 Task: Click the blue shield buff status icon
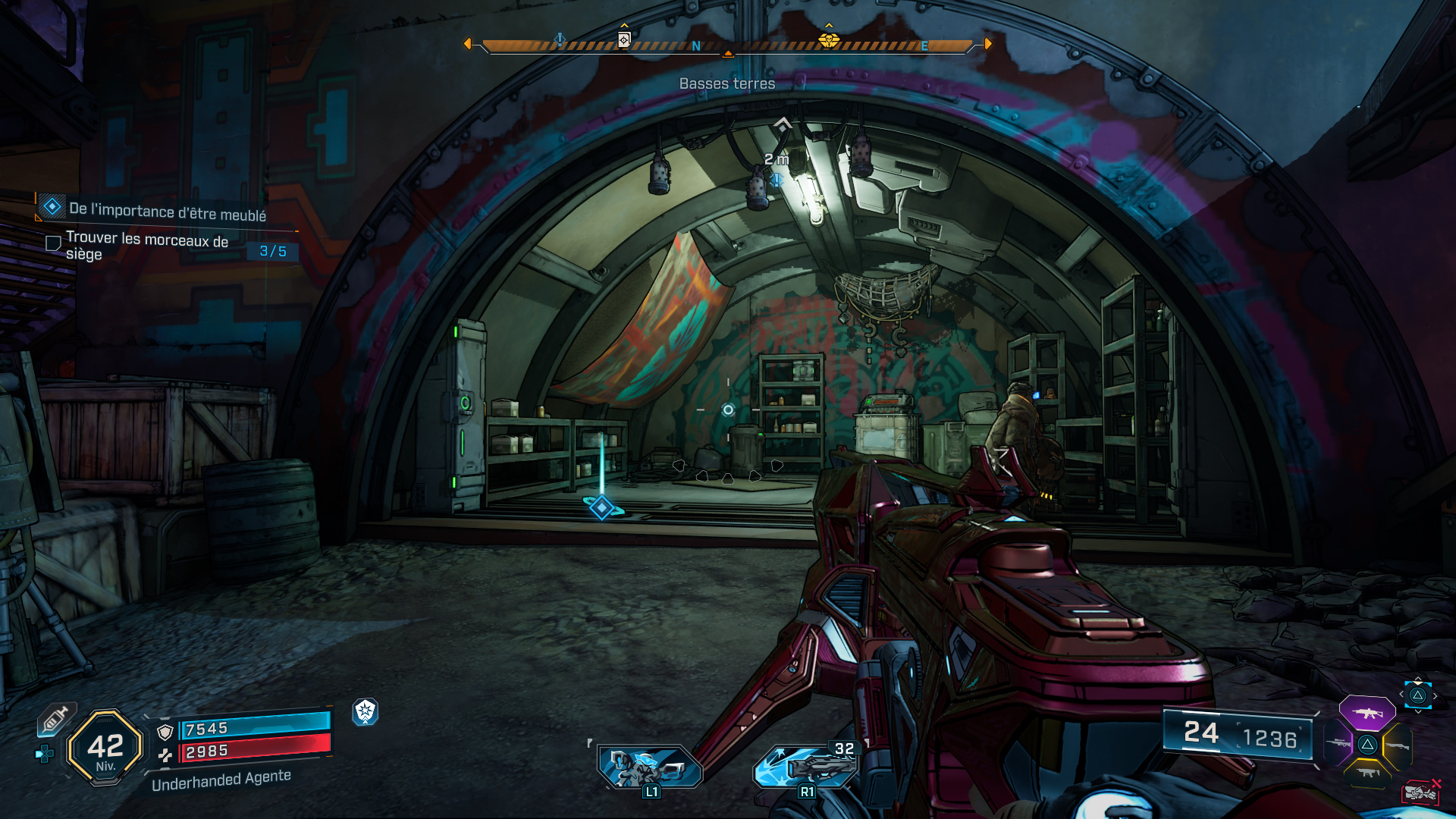[x=366, y=711]
